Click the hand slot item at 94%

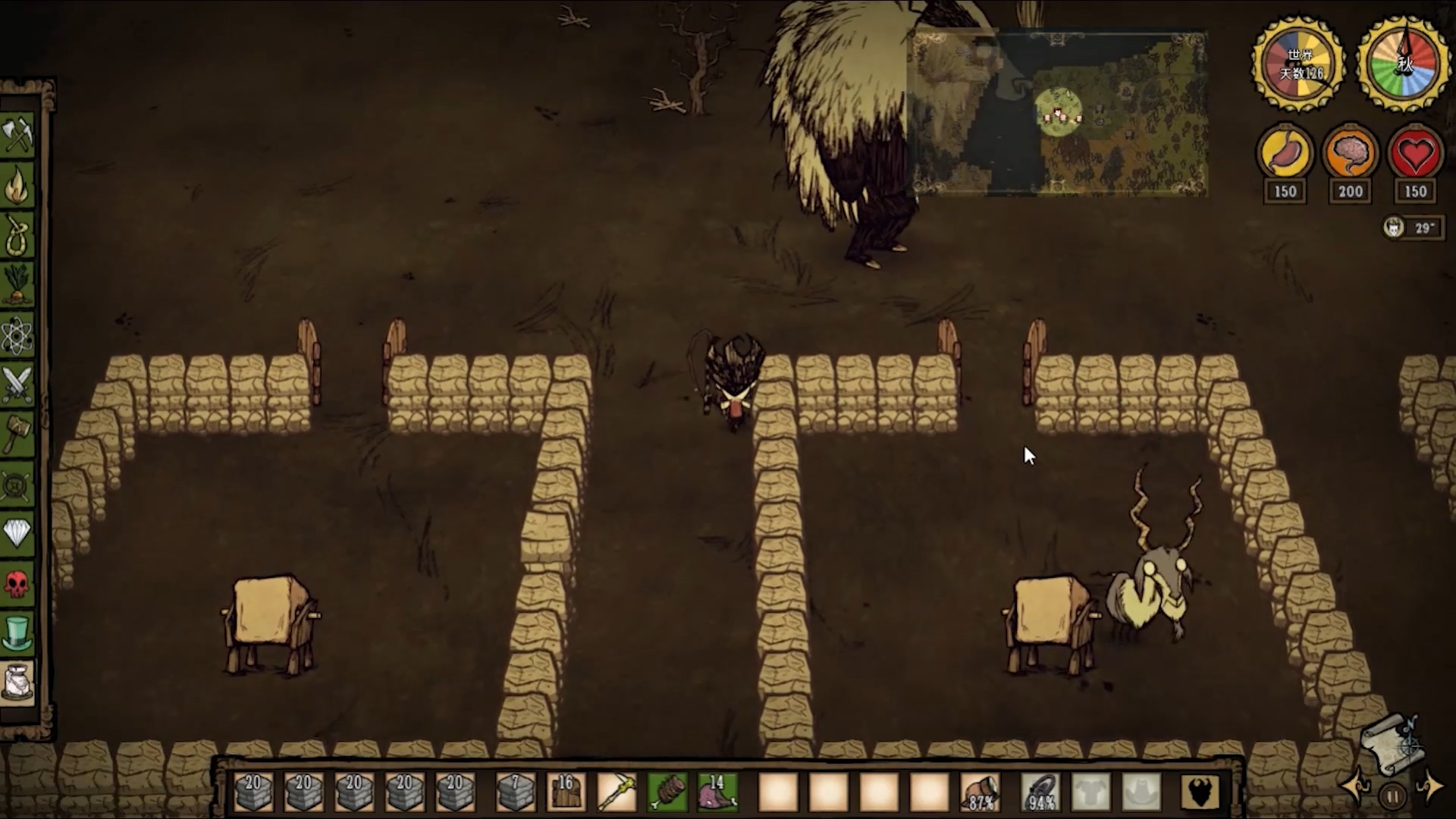point(1040,792)
